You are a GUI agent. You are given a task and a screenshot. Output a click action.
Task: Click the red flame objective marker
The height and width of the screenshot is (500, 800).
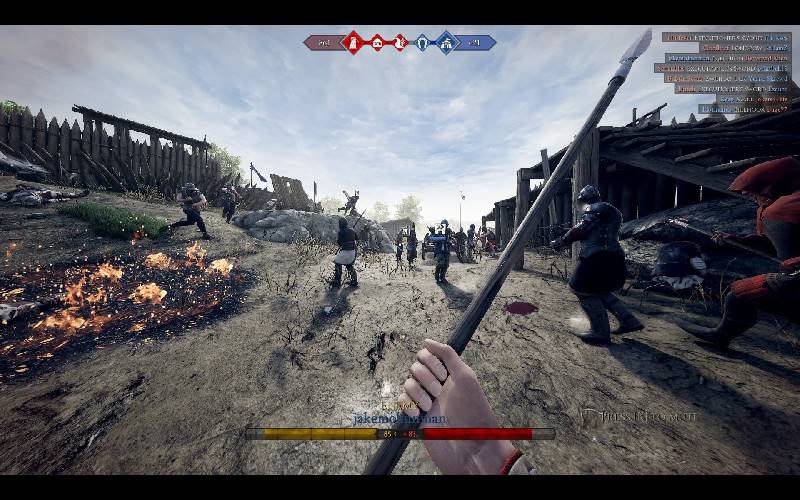(400, 42)
